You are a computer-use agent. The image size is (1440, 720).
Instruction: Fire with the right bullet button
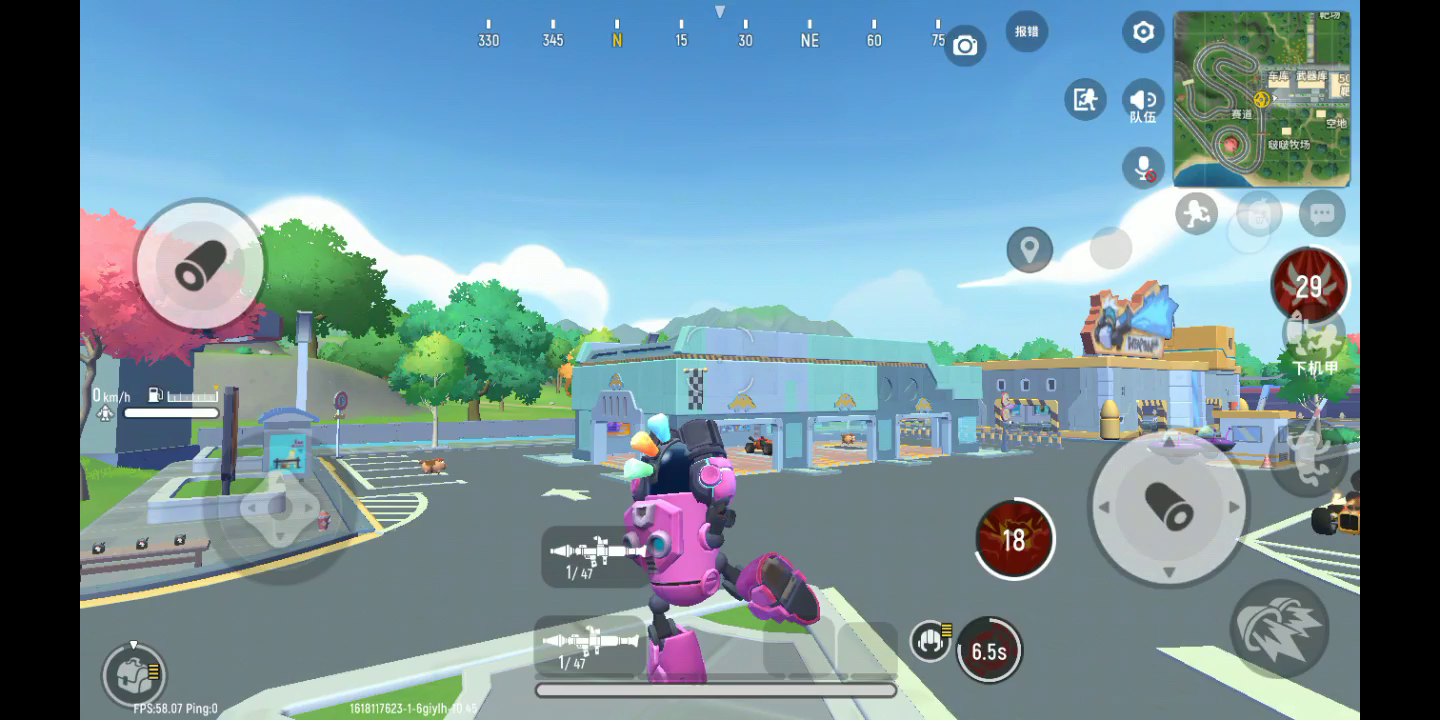click(1168, 506)
